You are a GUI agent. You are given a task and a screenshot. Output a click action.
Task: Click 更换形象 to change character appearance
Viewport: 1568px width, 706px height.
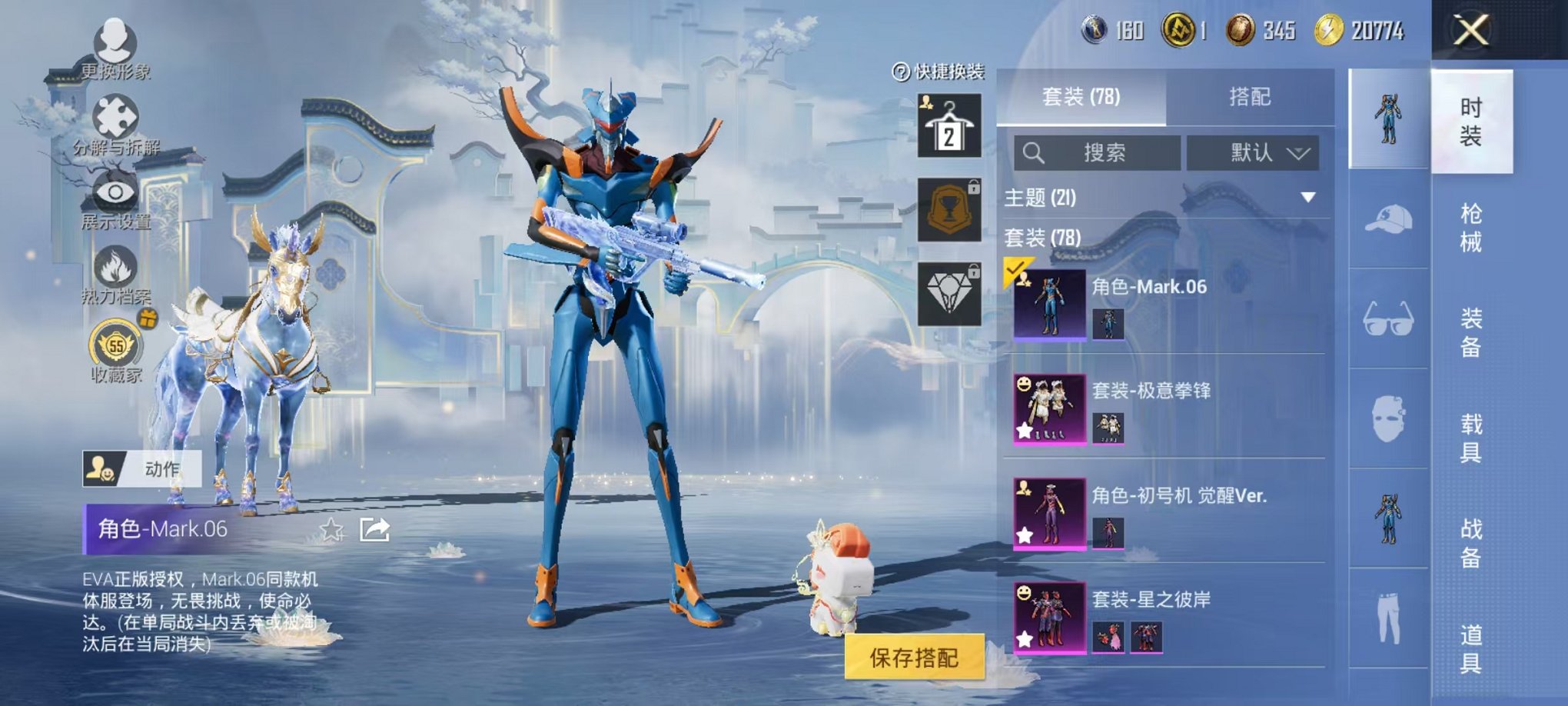(x=115, y=45)
